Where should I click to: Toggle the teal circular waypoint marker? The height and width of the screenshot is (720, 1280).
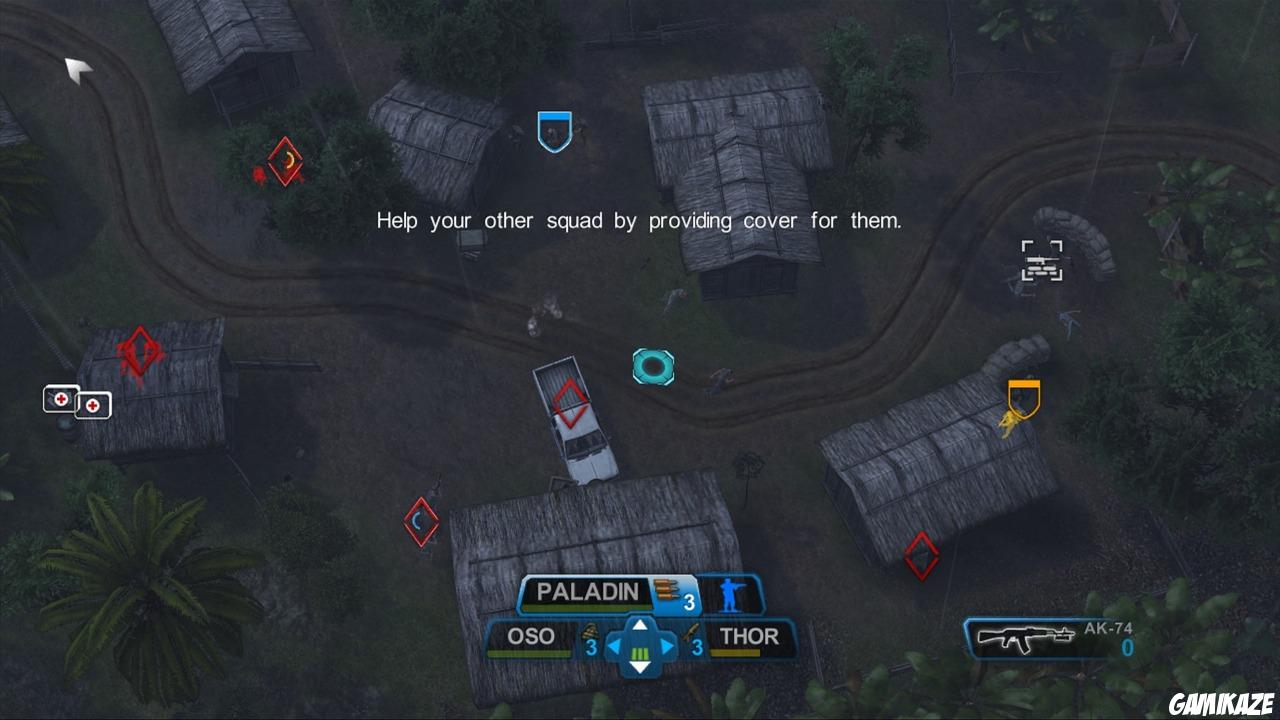[x=654, y=367]
